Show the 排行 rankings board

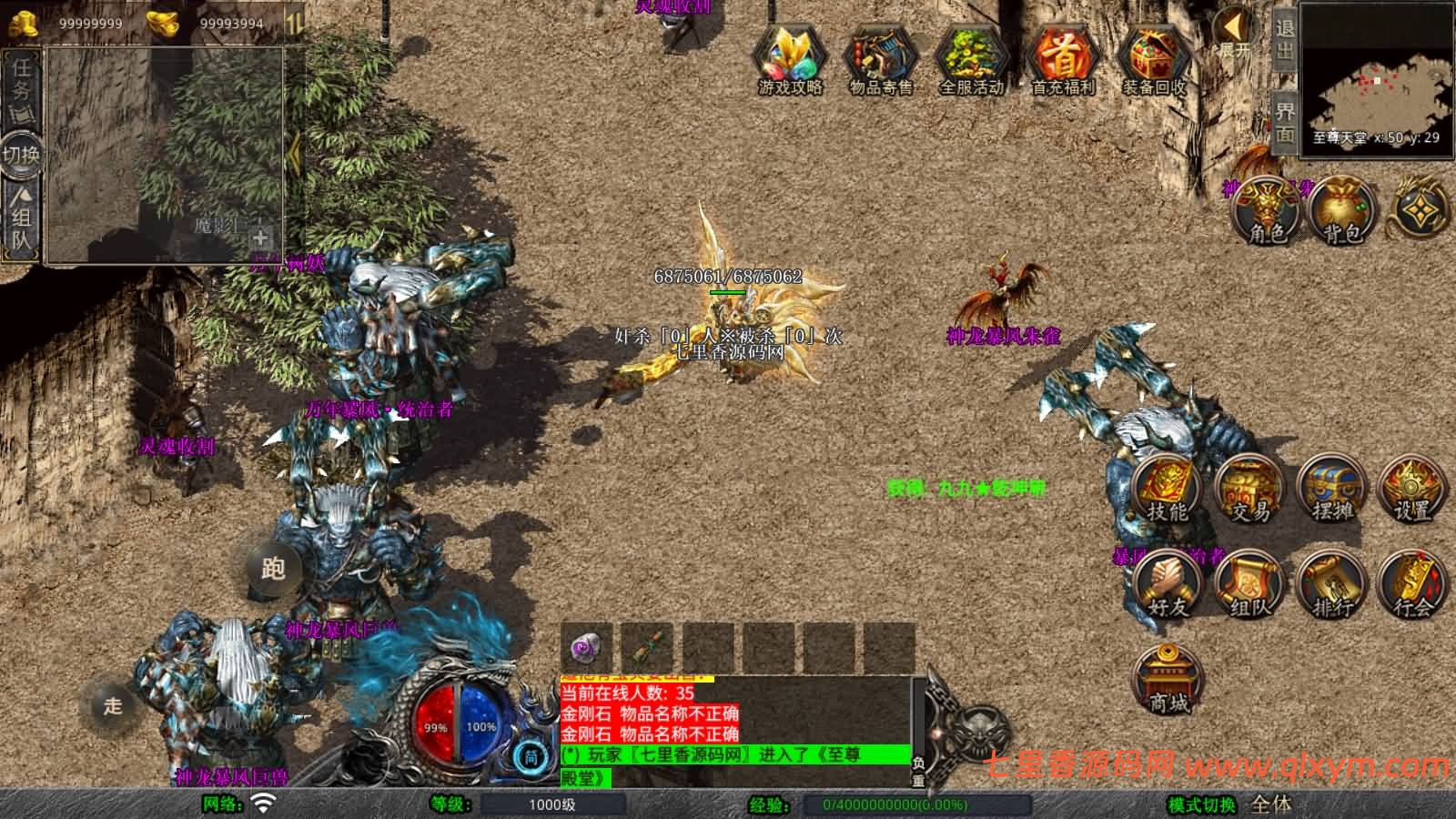coord(1332,585)
